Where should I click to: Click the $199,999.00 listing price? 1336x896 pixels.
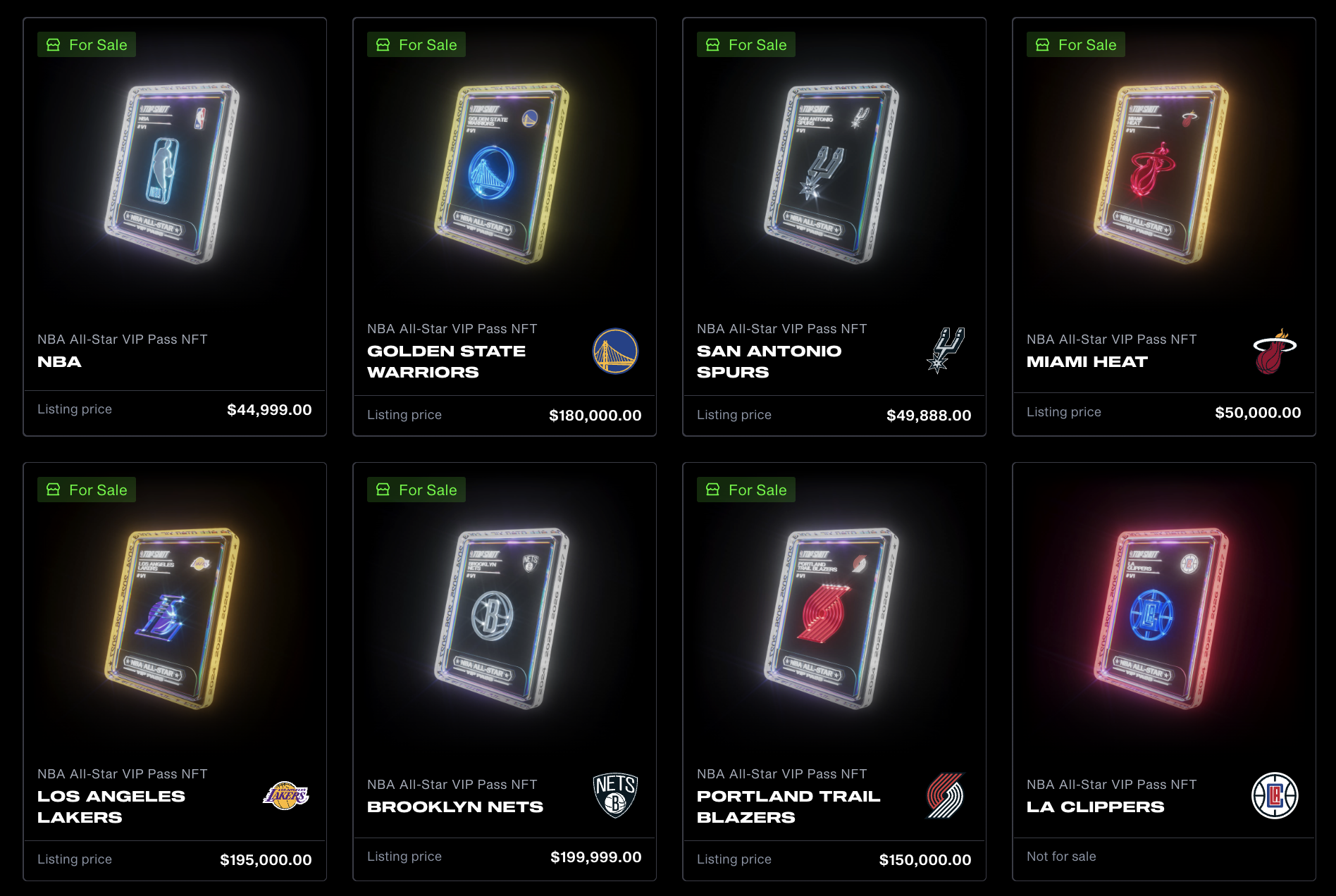(595, 857)
